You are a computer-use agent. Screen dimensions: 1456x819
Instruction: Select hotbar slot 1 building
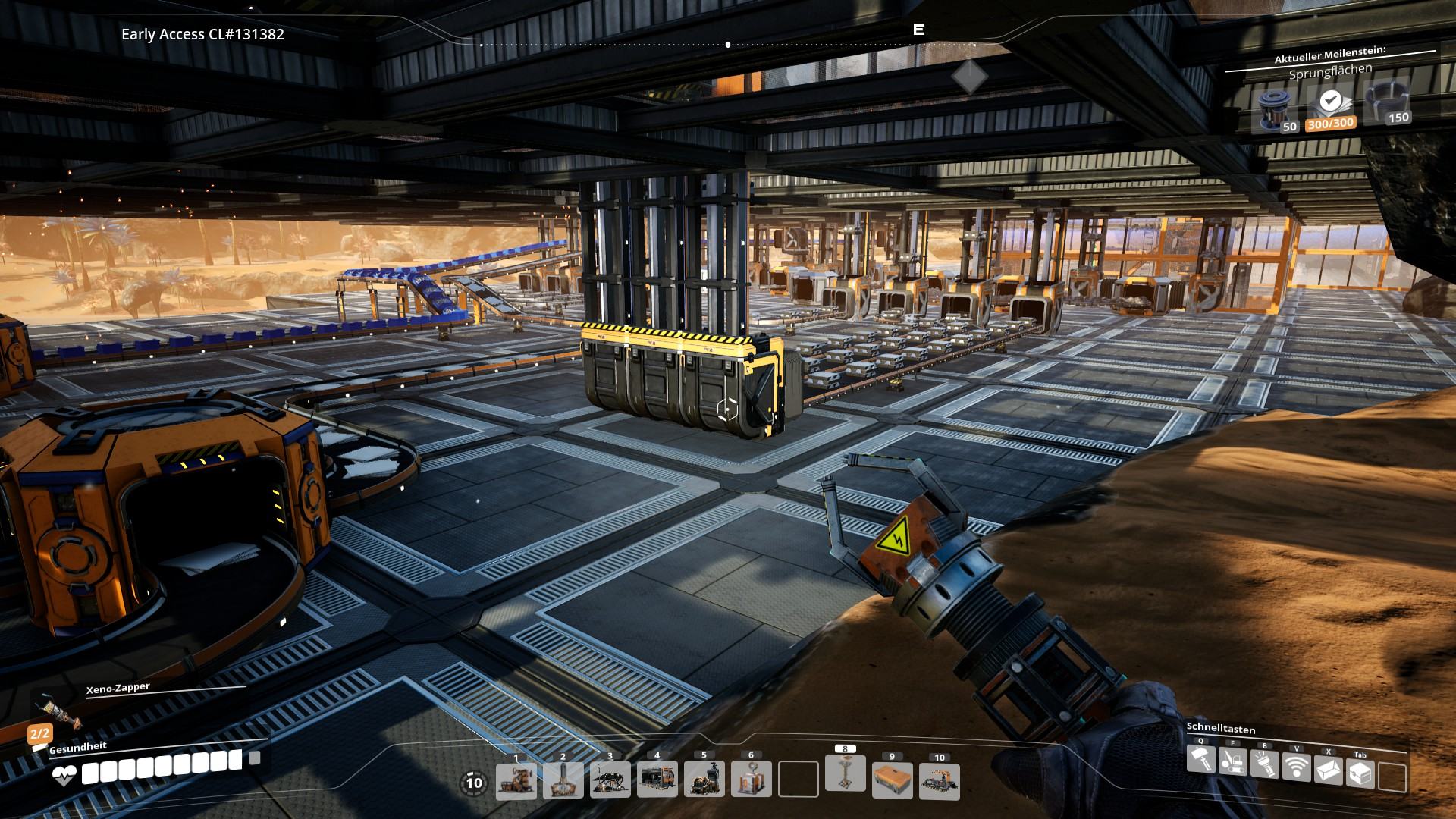(516, 780)
